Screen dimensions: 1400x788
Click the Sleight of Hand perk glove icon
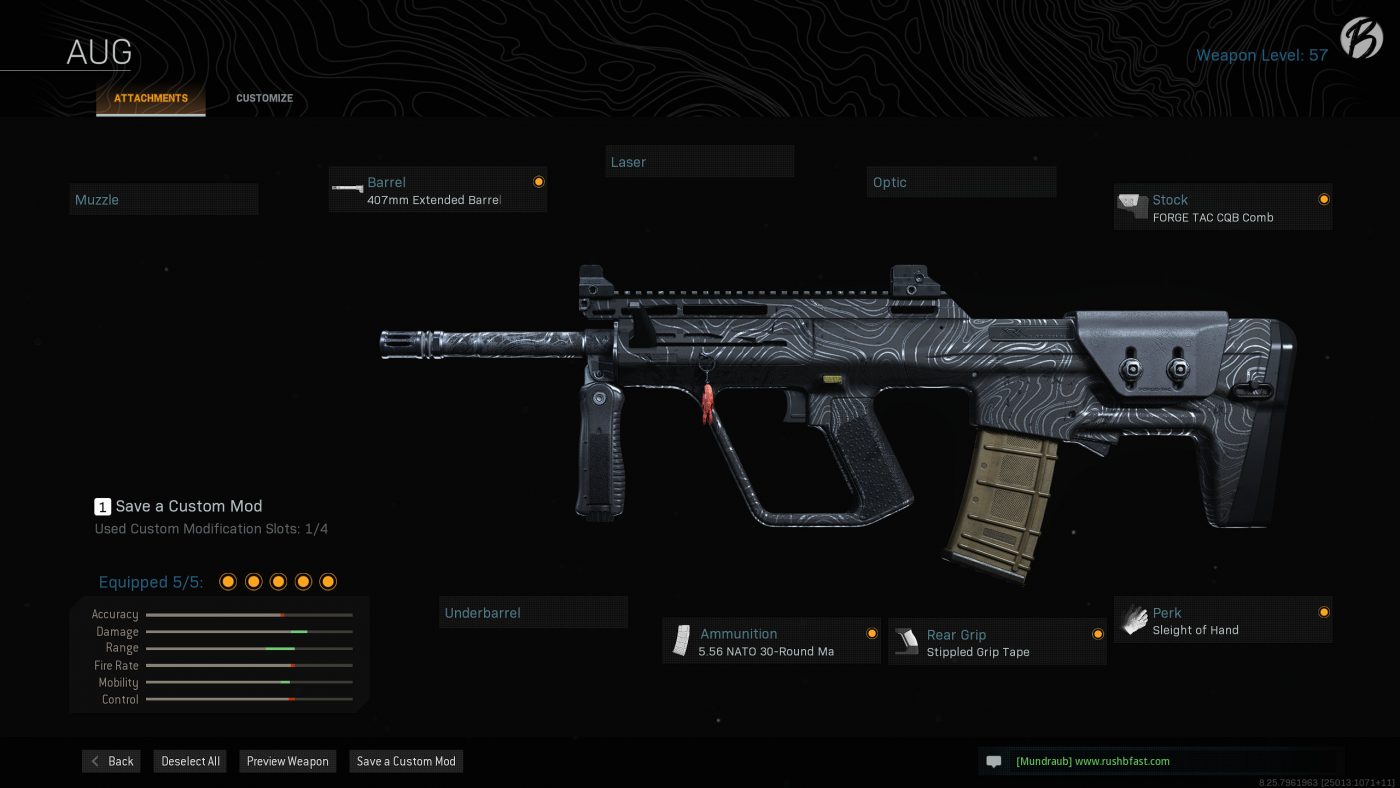click(1133, 620)
